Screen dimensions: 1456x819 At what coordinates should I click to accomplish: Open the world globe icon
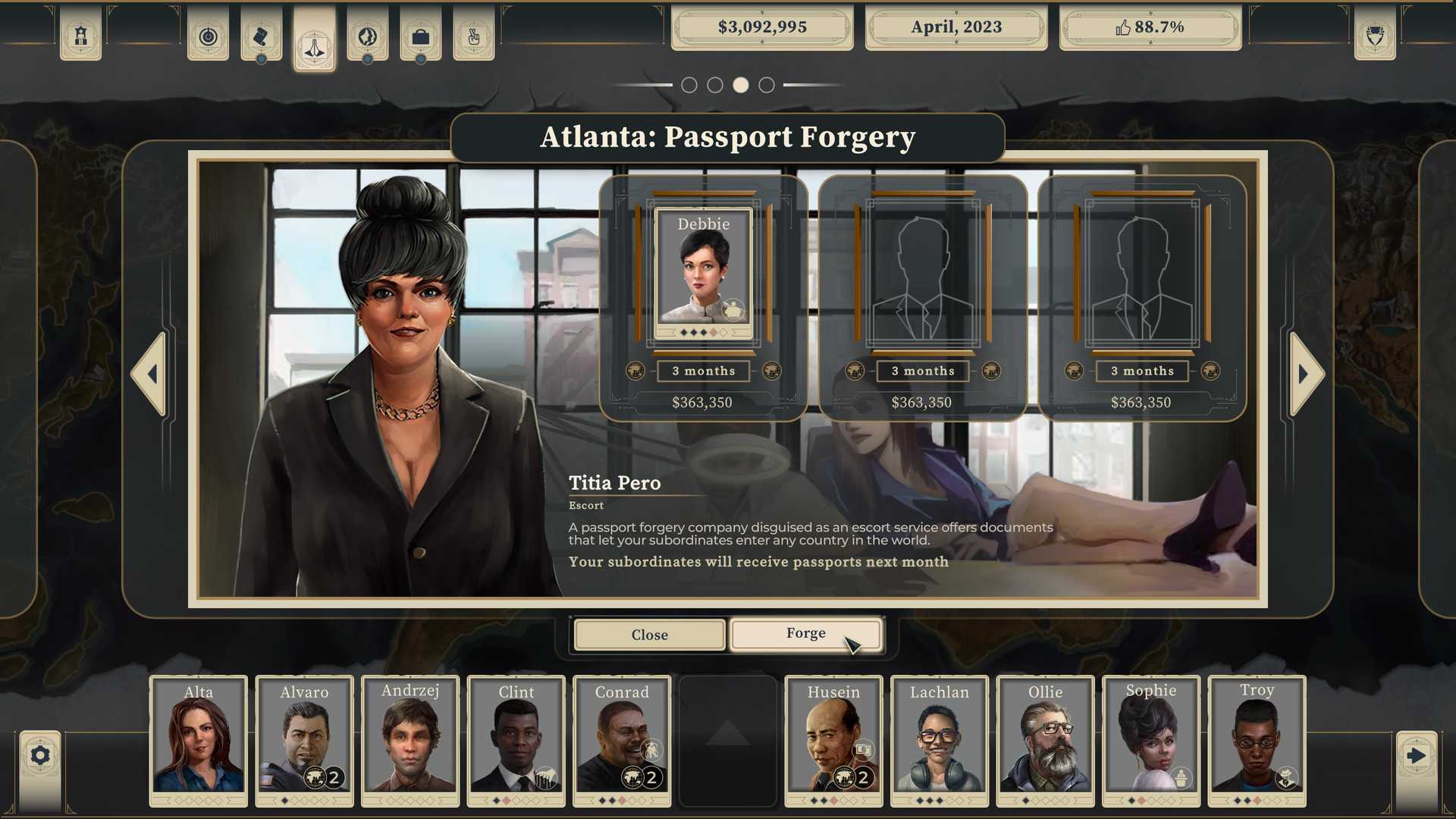coord(367,35)
